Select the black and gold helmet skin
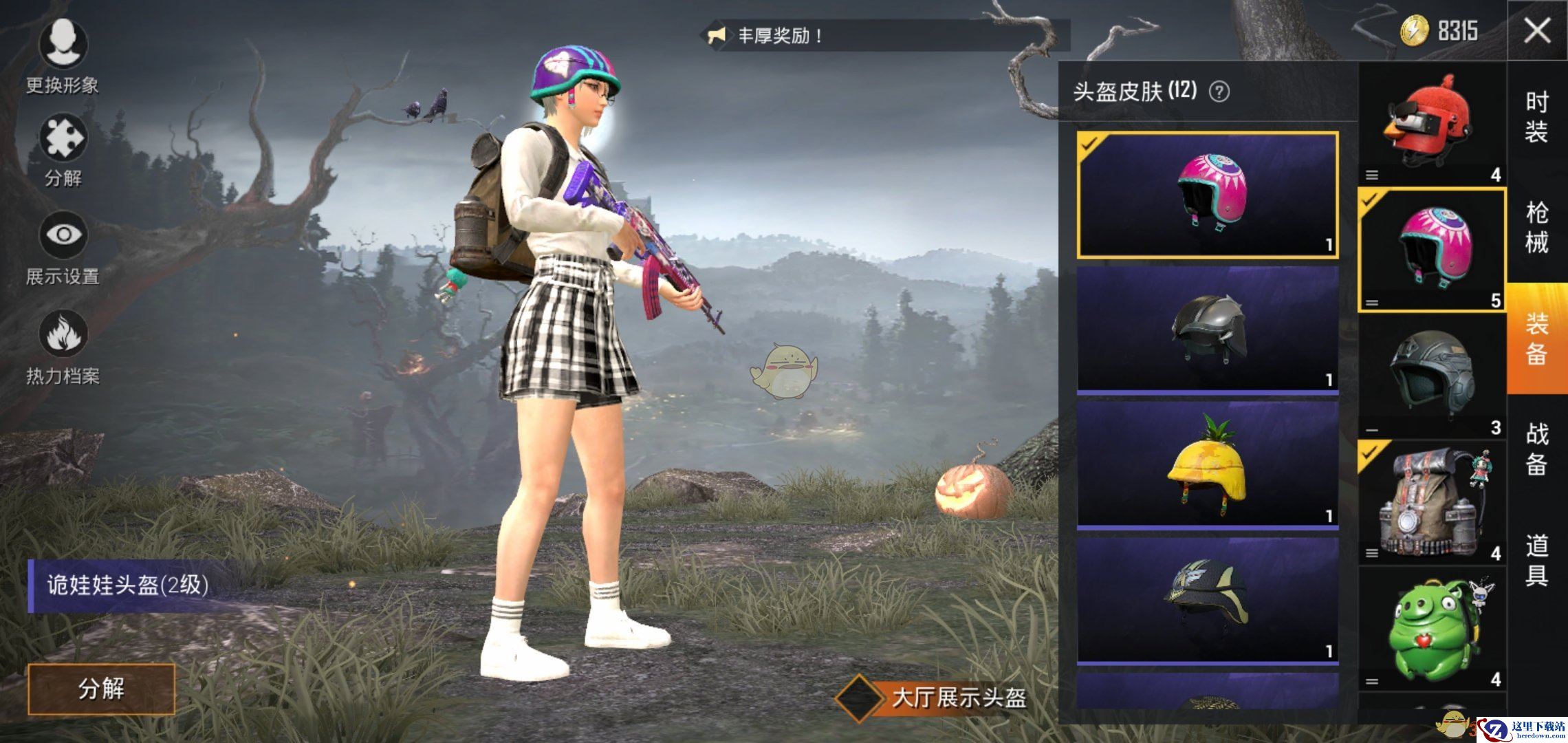Viewport: 1568px width, 743px height. (1208, 600)
